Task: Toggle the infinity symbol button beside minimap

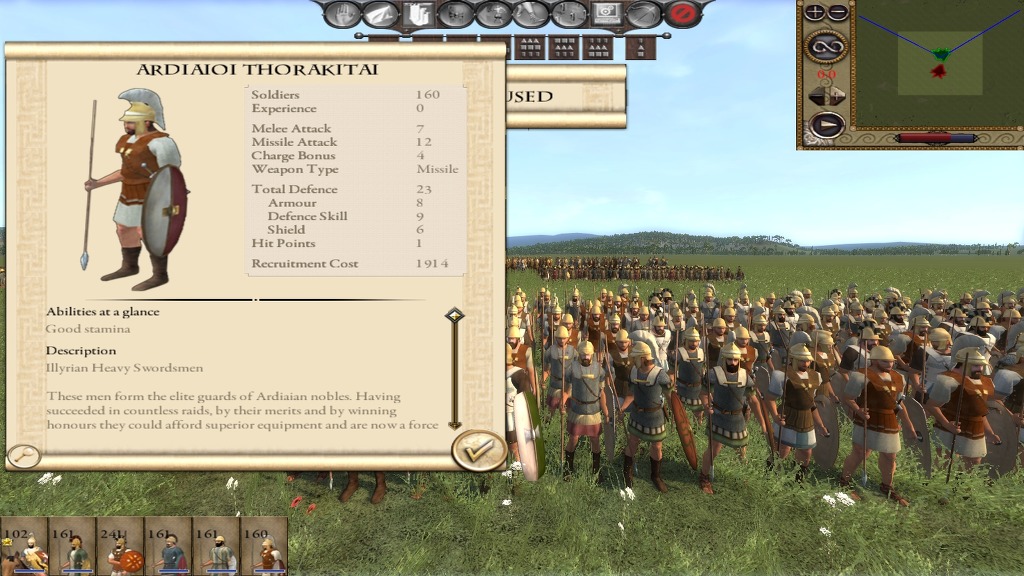Action: (x=826, y=45)
